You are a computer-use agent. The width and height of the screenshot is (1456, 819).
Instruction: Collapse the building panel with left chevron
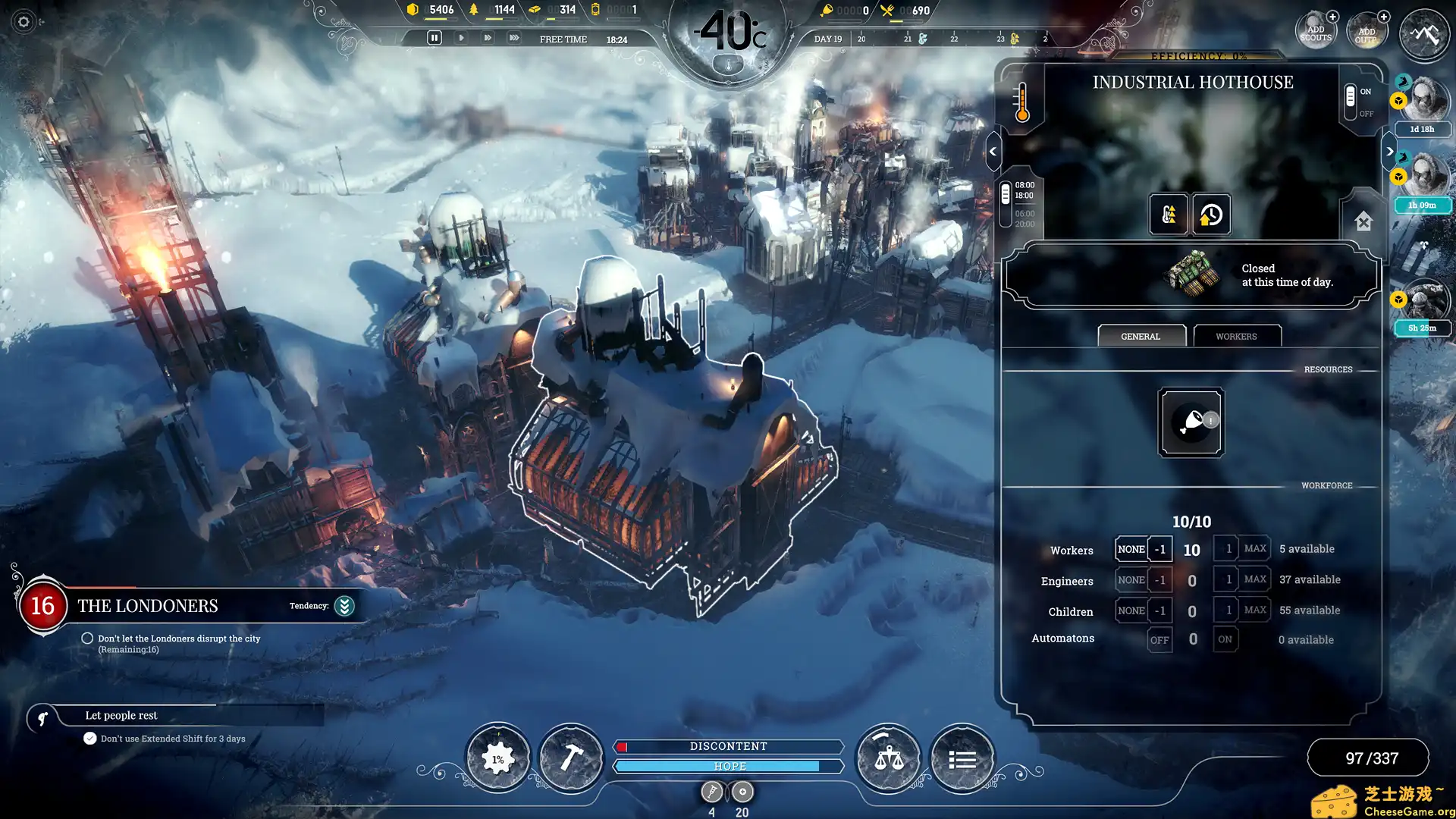point(992,150)
